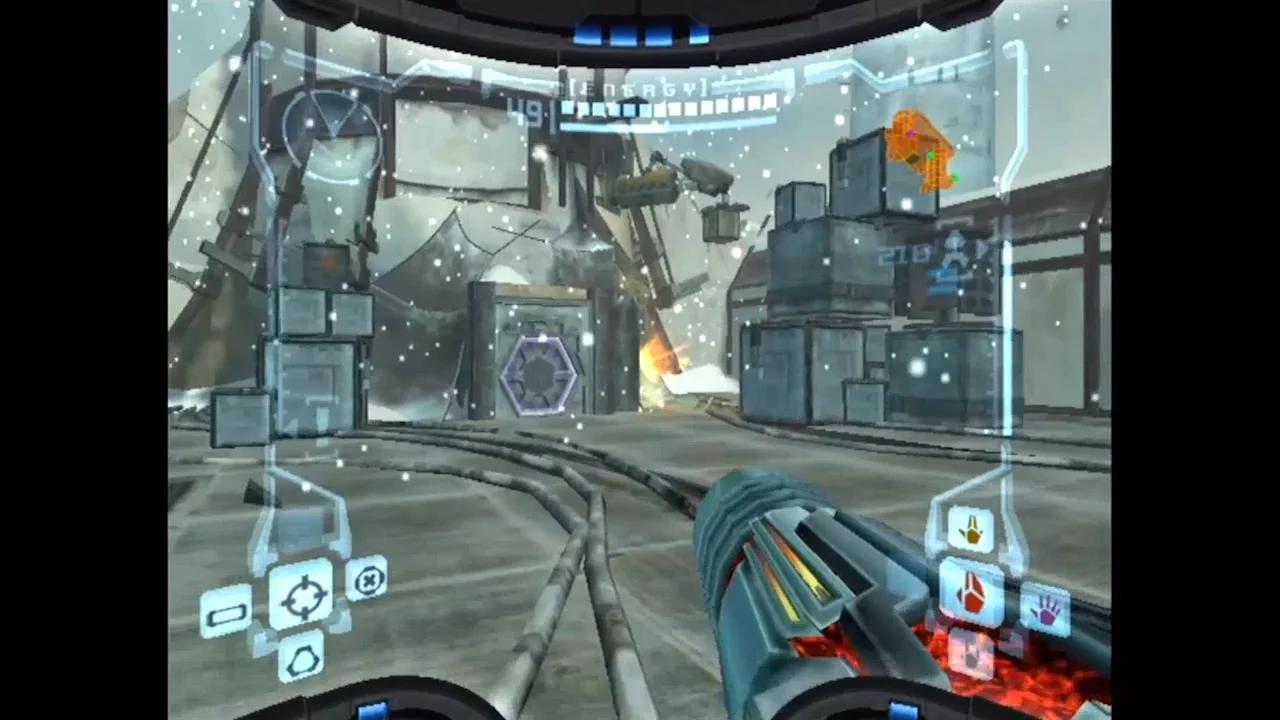Click the hexagonal lock on the door
The height and width of the screenshot is (720, 1280).
[x=540, y=373]
